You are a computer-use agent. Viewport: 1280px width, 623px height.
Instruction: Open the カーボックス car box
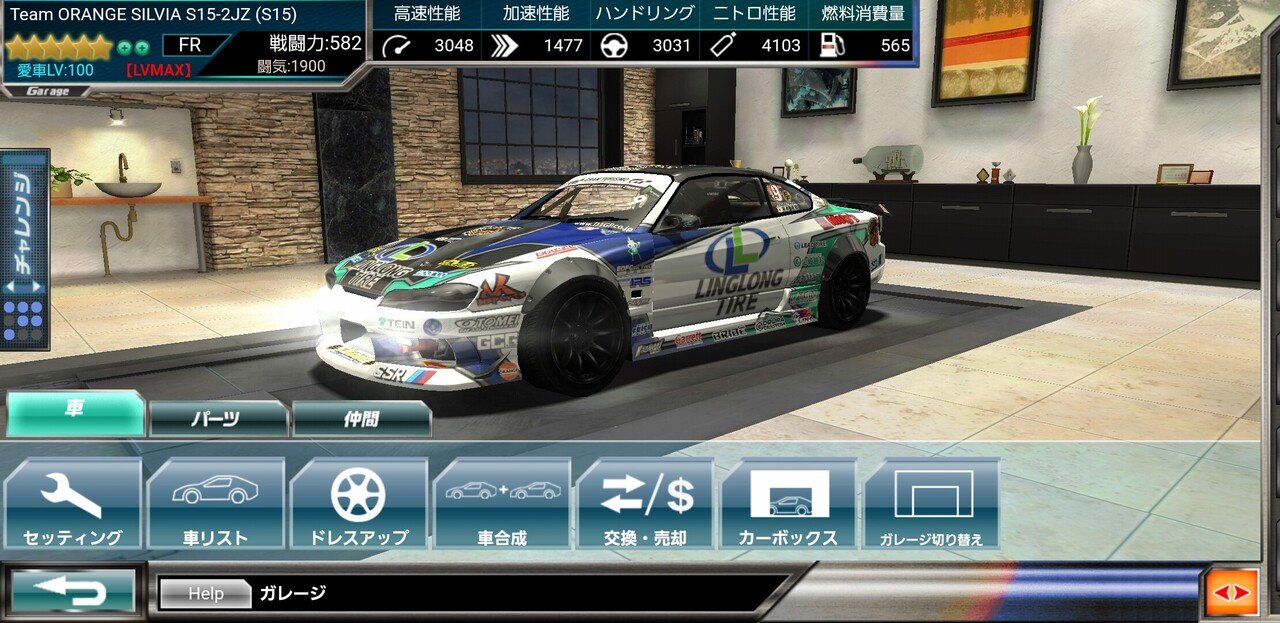point(788,504)
